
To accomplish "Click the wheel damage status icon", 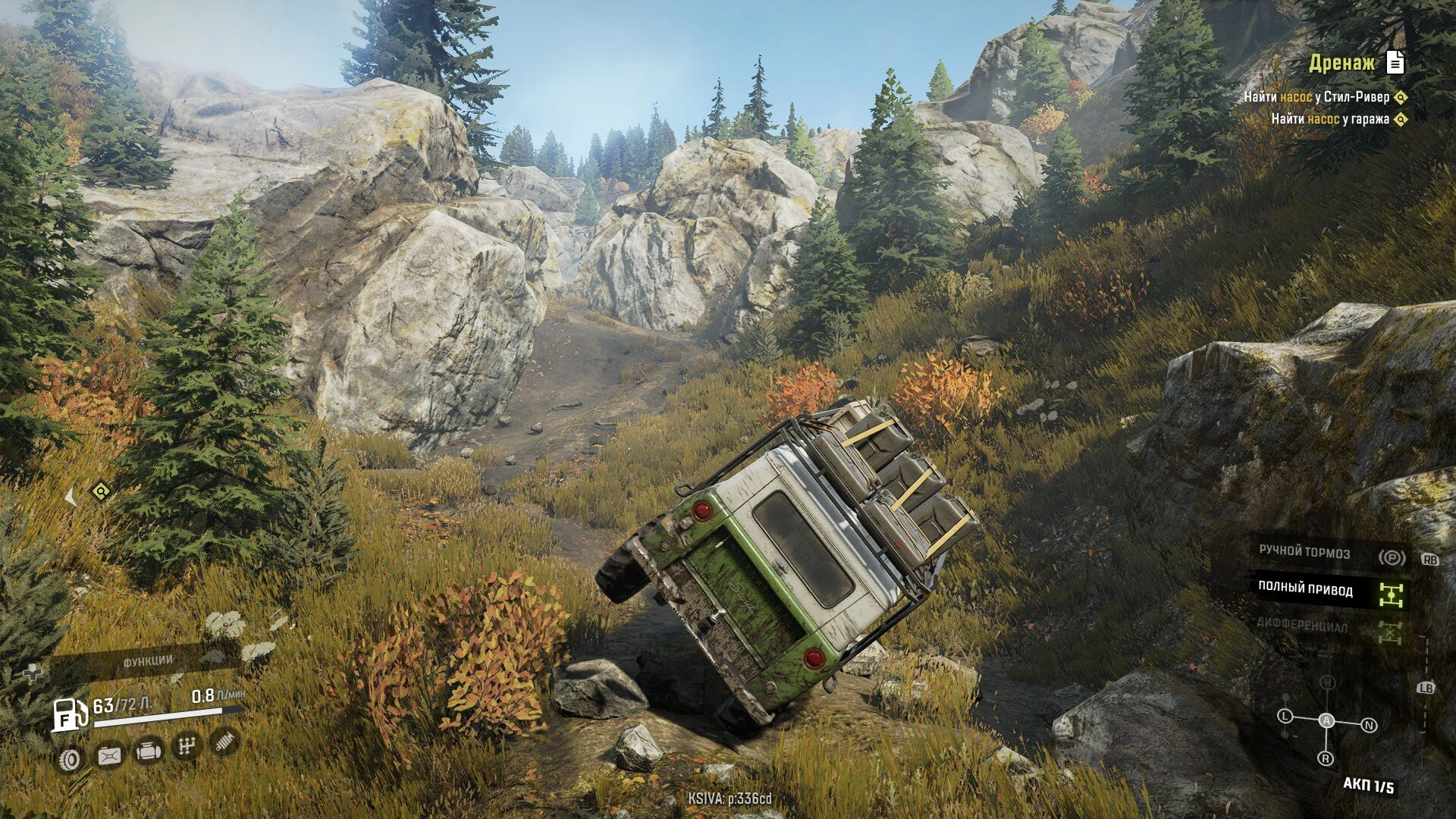I will 70,759.
